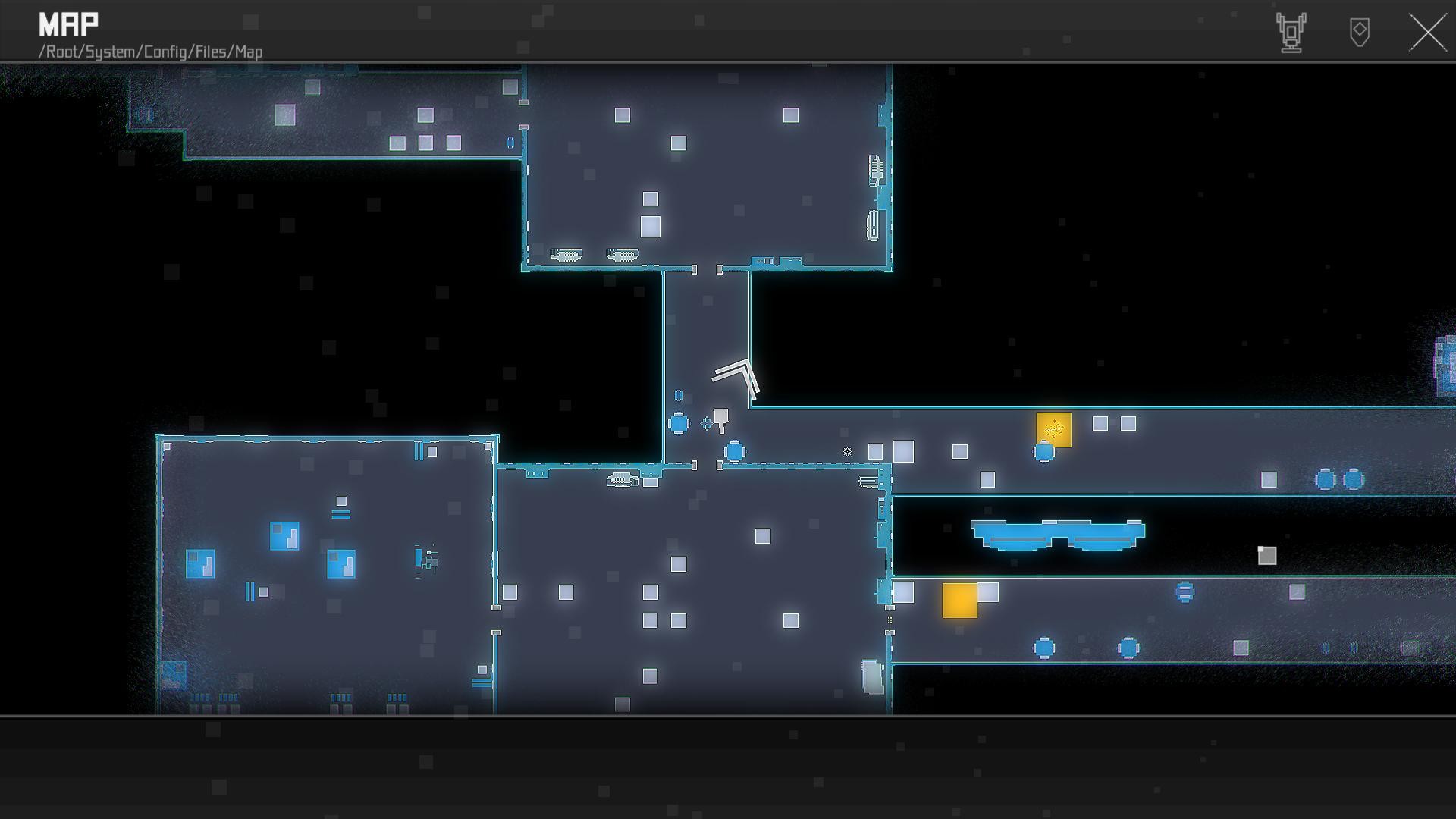The image size is (1456, 819).
Task: Select the blue chest icon in the lower-left room
Action: coord(286,535)
